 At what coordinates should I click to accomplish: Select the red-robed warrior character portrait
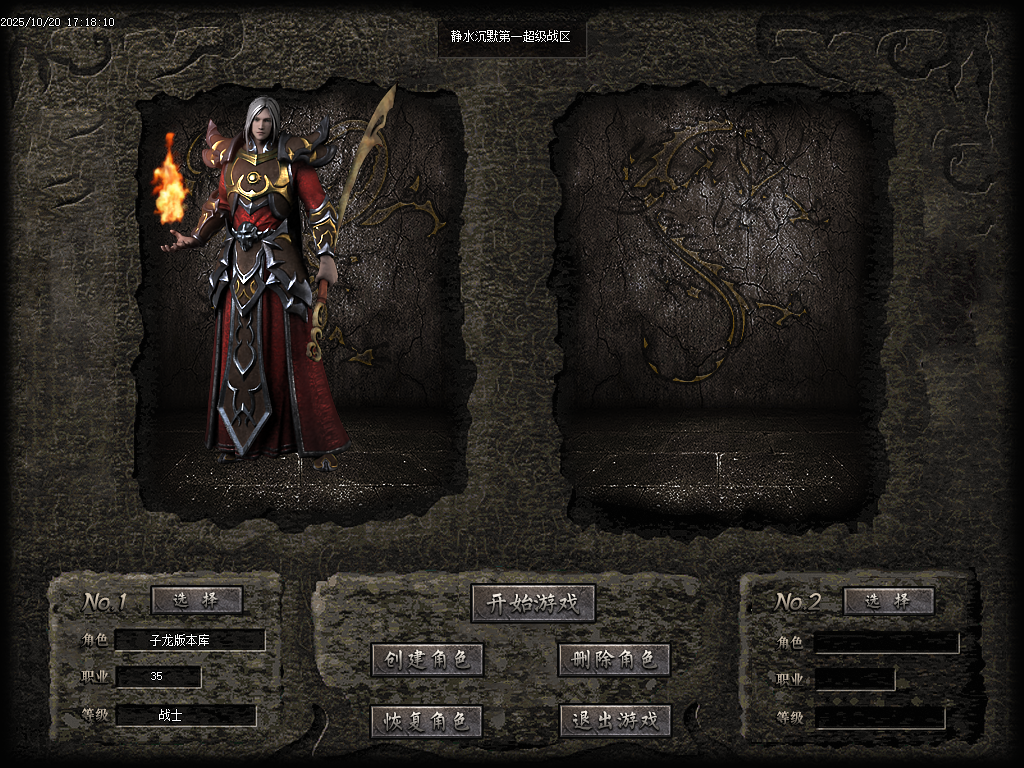(x=270, y=290)
